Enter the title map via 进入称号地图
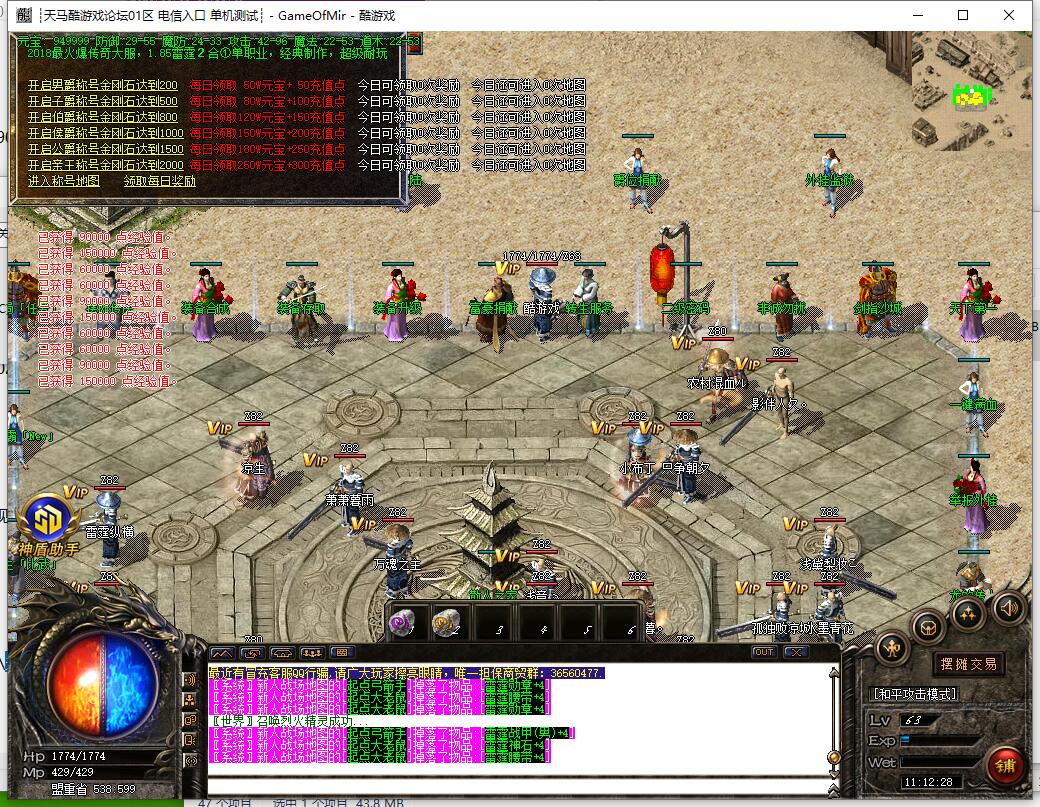Image resolution: width=1040 pixels, height=807 pixels. (64, 181)
